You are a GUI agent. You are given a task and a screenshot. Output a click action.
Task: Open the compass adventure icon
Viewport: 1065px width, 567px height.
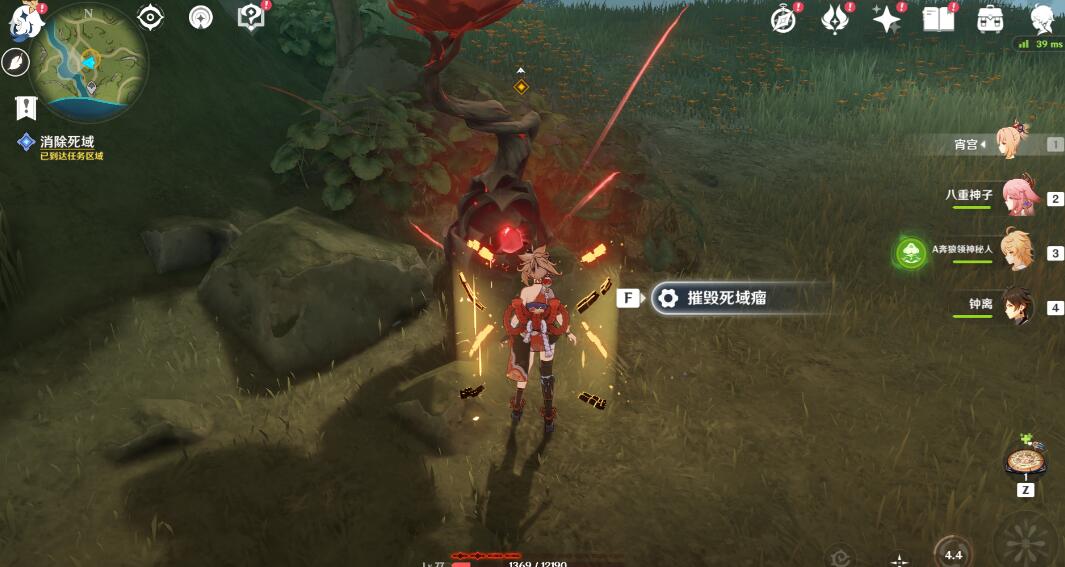784,19
